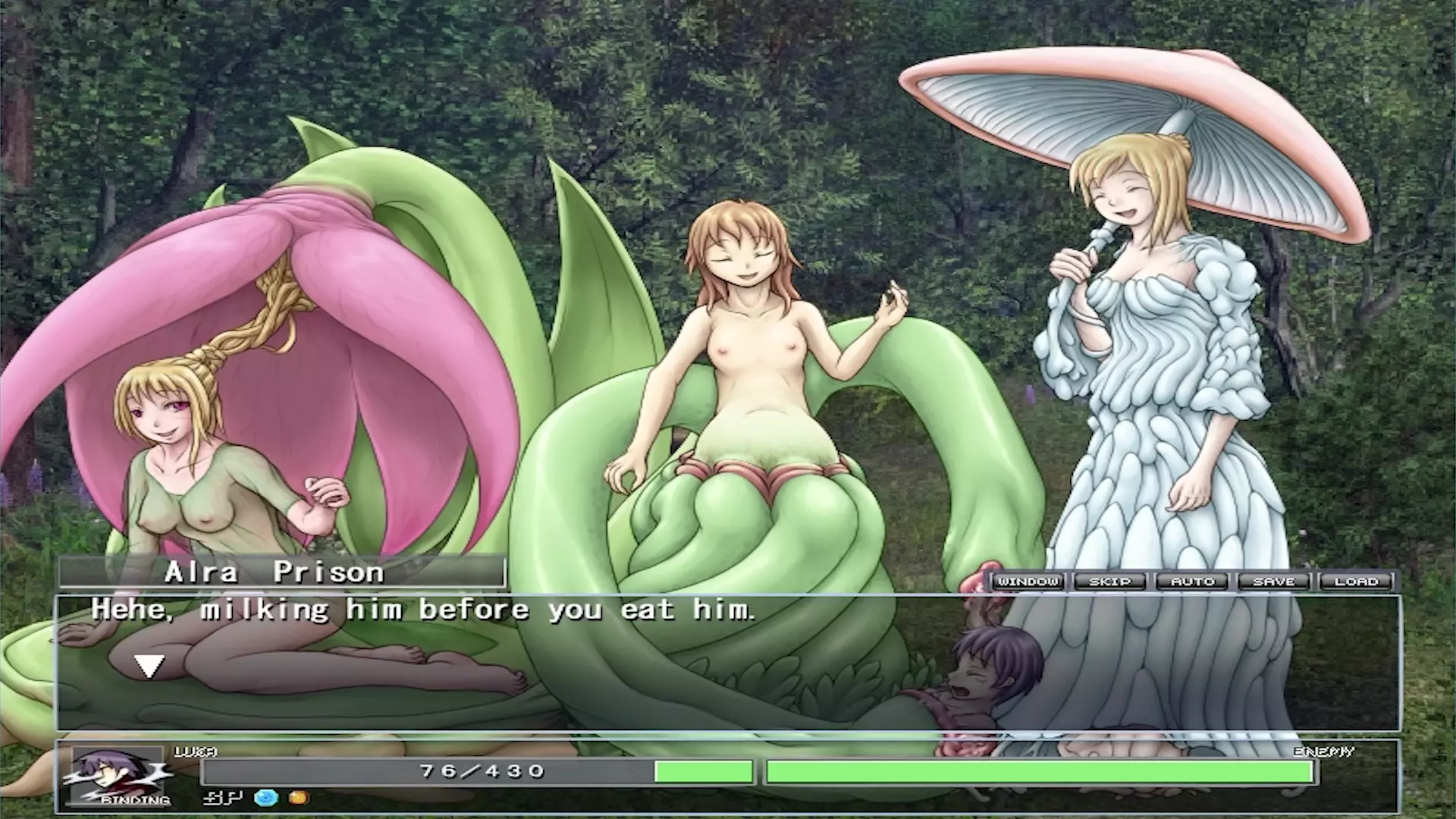Open the Load menu
Screen dimensions: 1456x819
1357,582
